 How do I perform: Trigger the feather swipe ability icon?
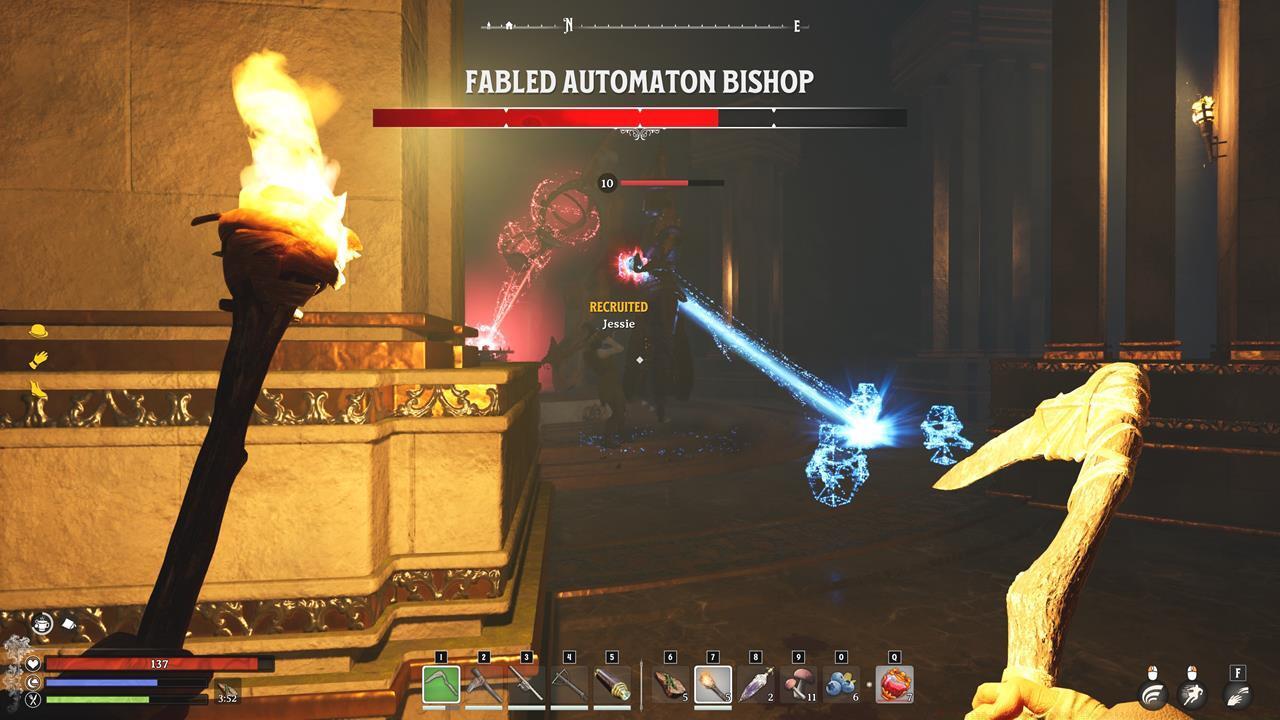coord(1237,695)
